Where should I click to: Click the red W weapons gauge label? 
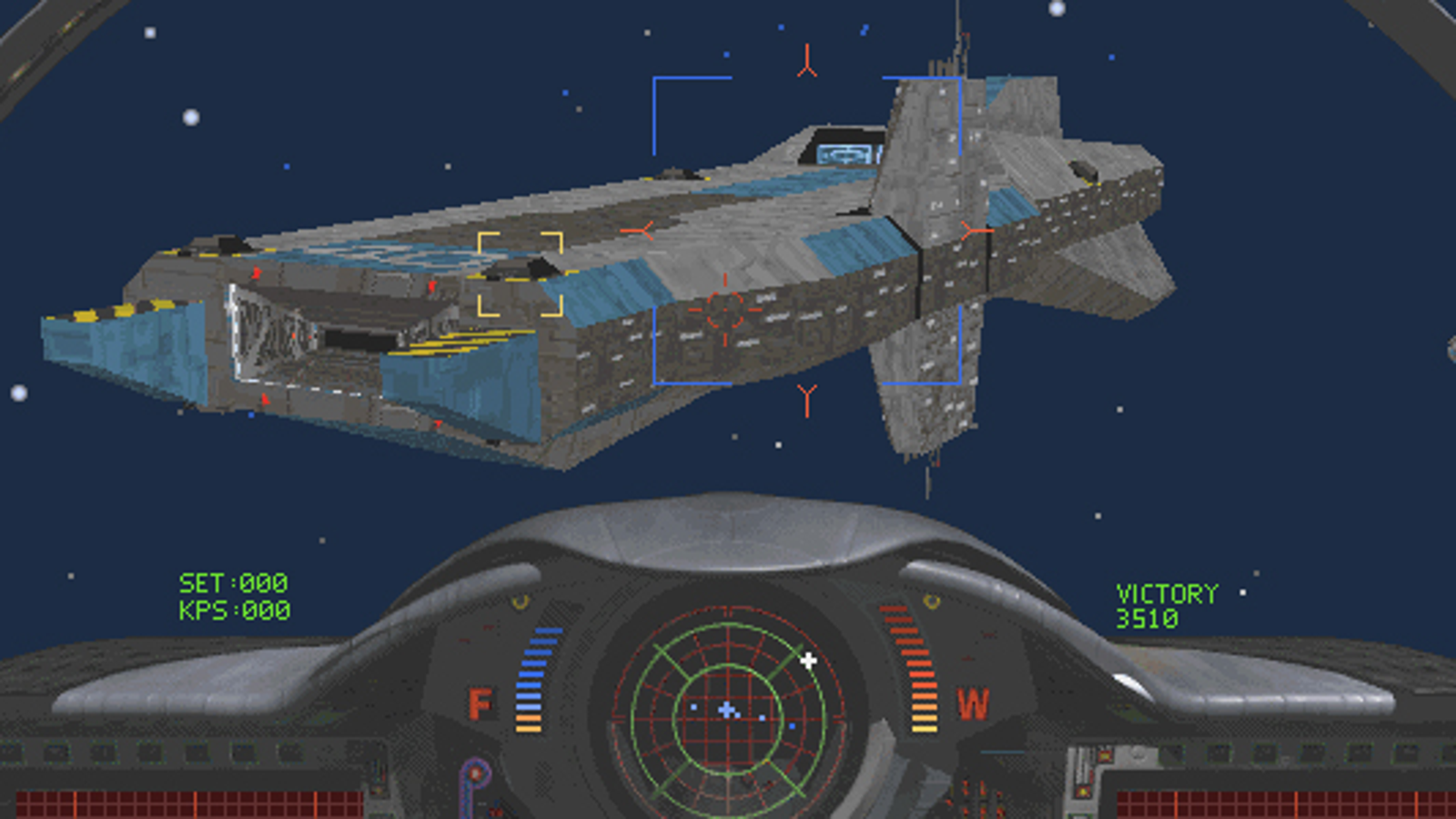pos(972,702)
